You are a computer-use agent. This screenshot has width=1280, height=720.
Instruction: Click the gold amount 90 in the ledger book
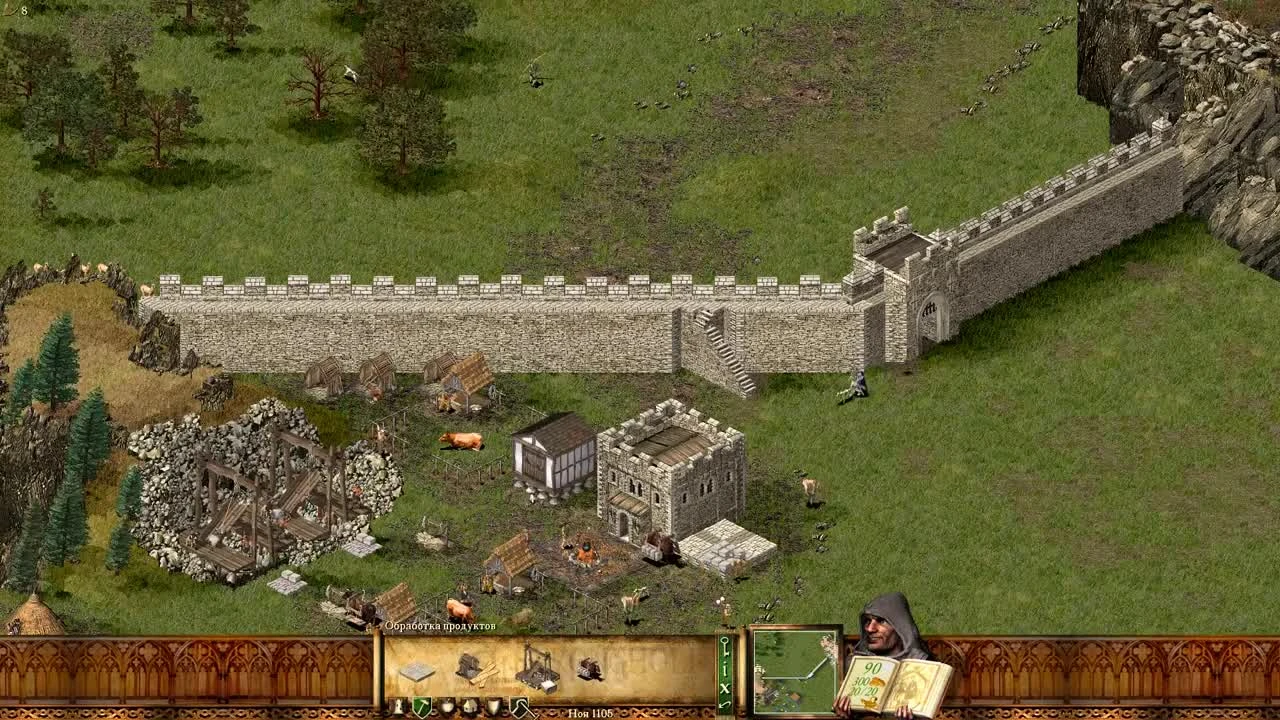click(x=873, y=668)
